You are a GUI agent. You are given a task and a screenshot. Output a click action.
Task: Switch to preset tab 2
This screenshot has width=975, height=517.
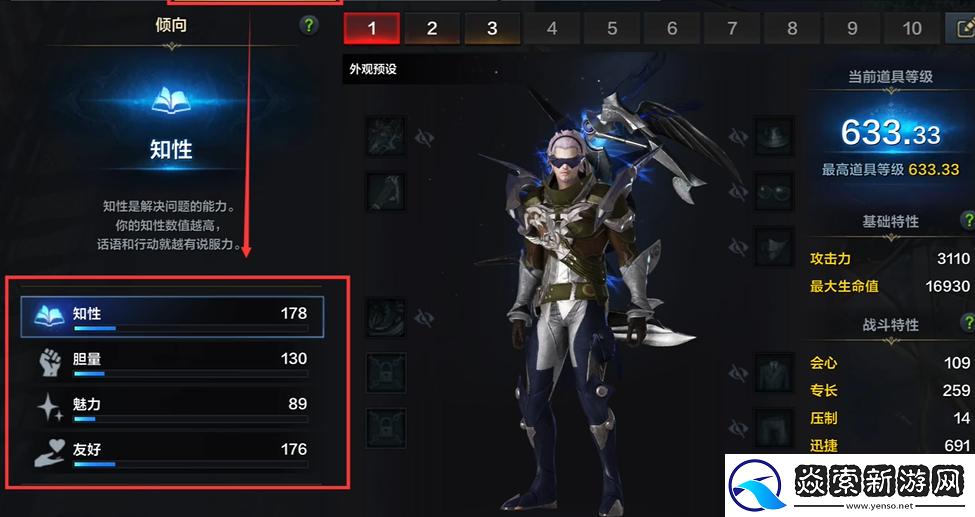[432, 29]
